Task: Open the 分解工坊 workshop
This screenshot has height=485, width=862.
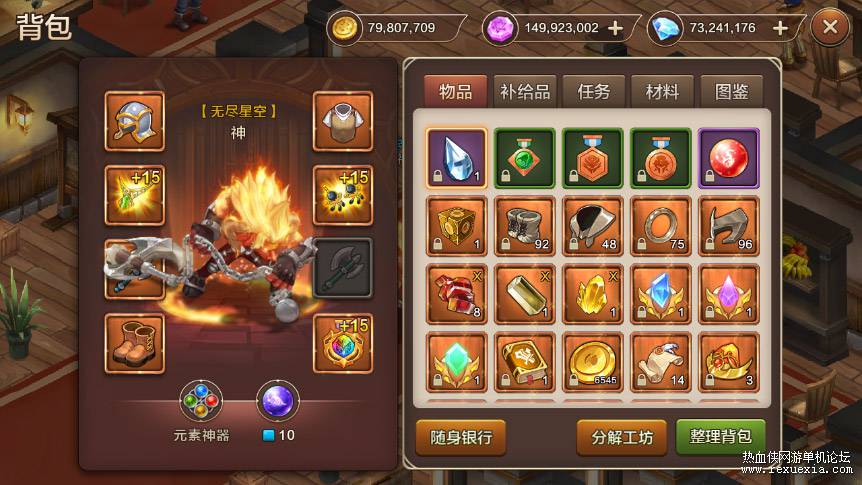Action: [622, 437]
